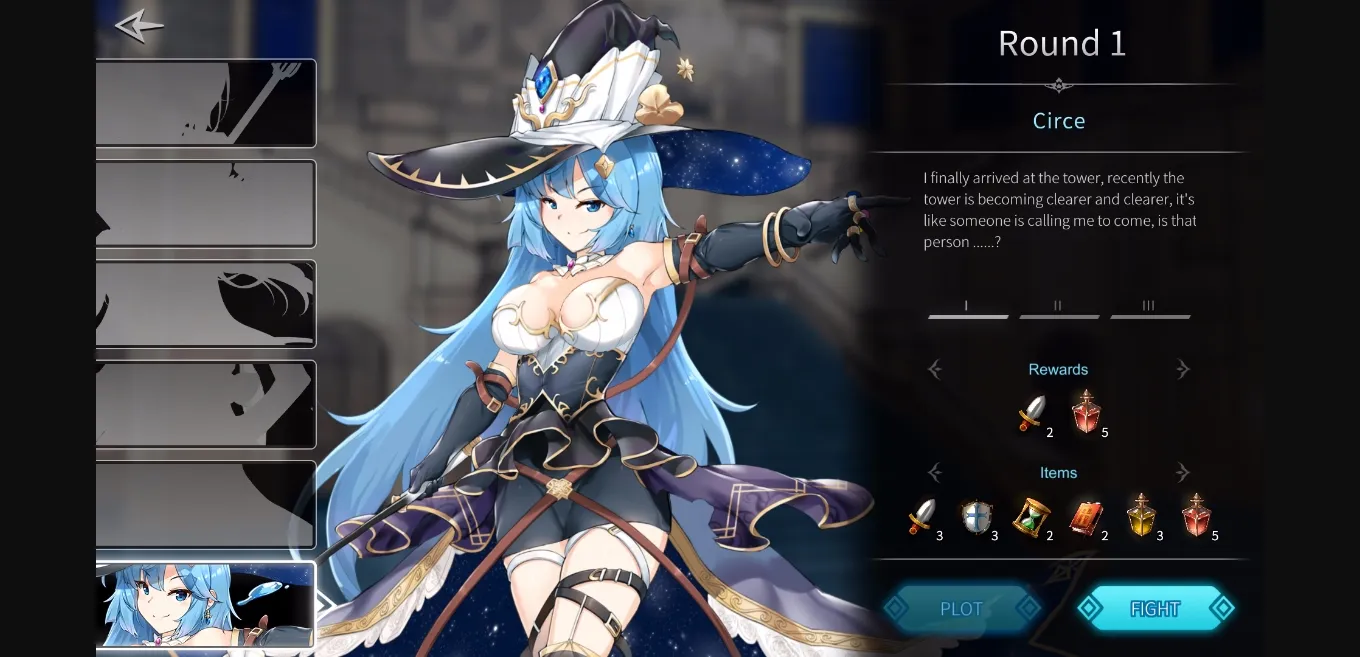Go back using the top-left arrow
1360x657 pixels.
tap(138, 26)
